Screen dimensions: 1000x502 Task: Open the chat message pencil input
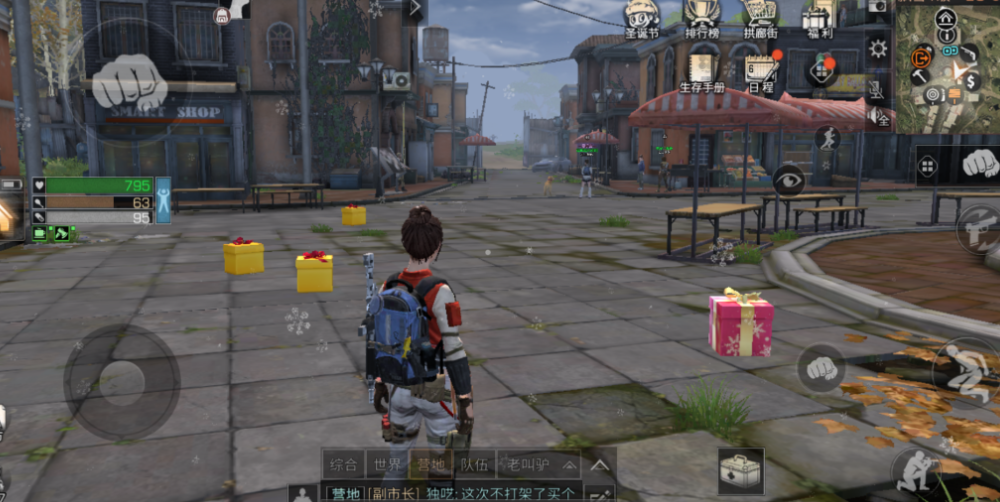pos(600,493)
